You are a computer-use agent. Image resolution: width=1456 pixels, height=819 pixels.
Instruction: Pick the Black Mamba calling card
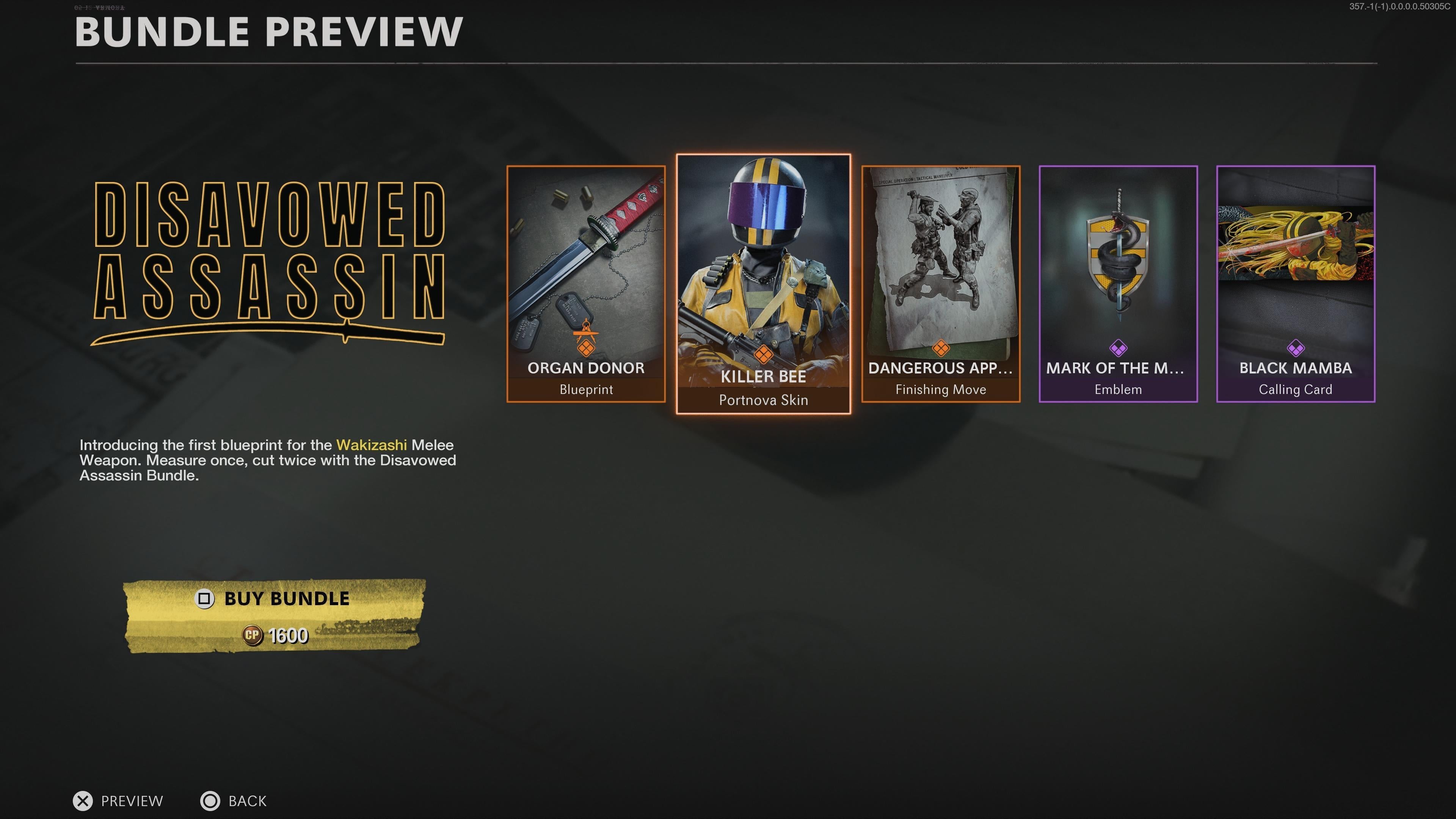point(1295,284)
